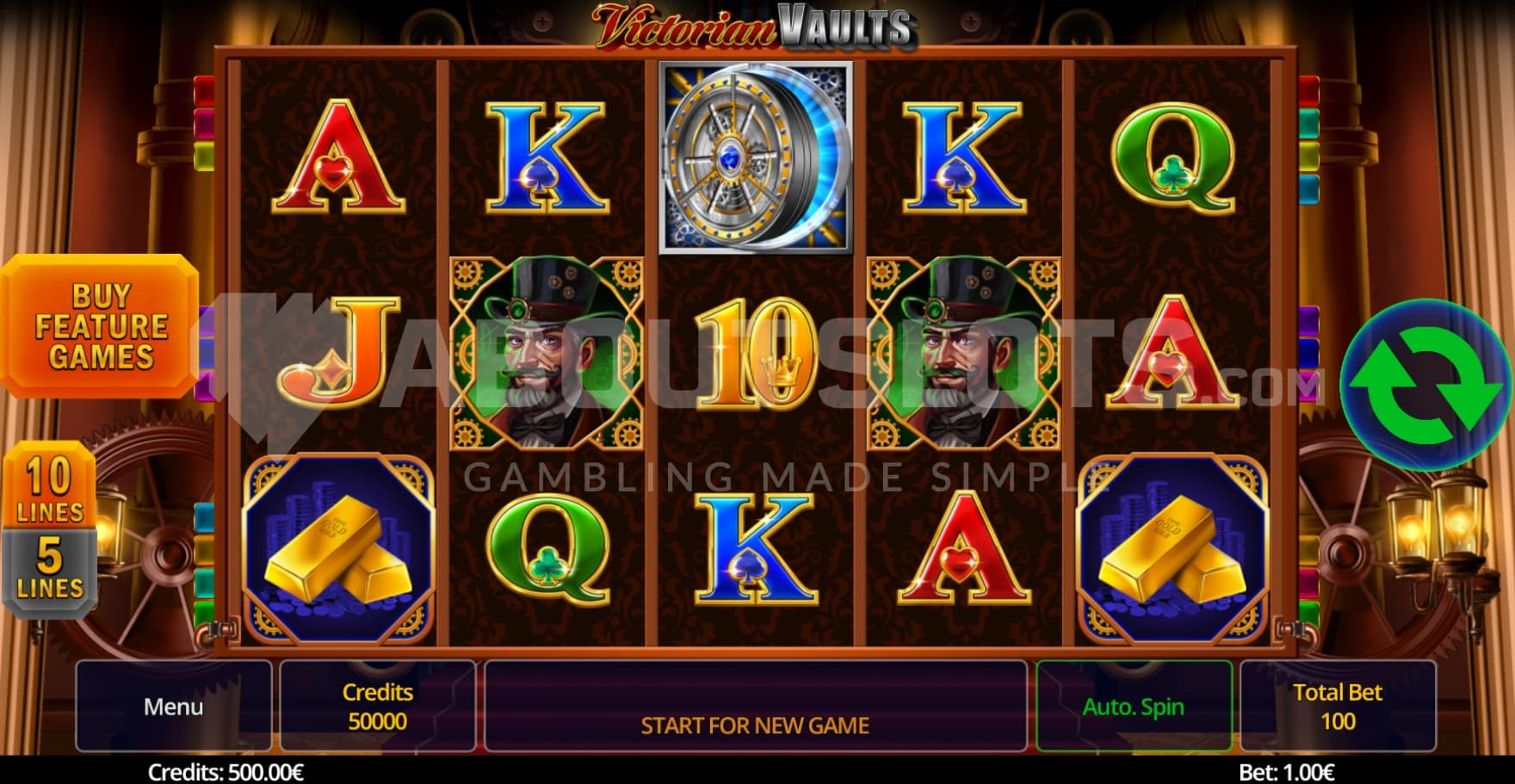Open the Buy Feature Games offer

(x=100, y=326)
